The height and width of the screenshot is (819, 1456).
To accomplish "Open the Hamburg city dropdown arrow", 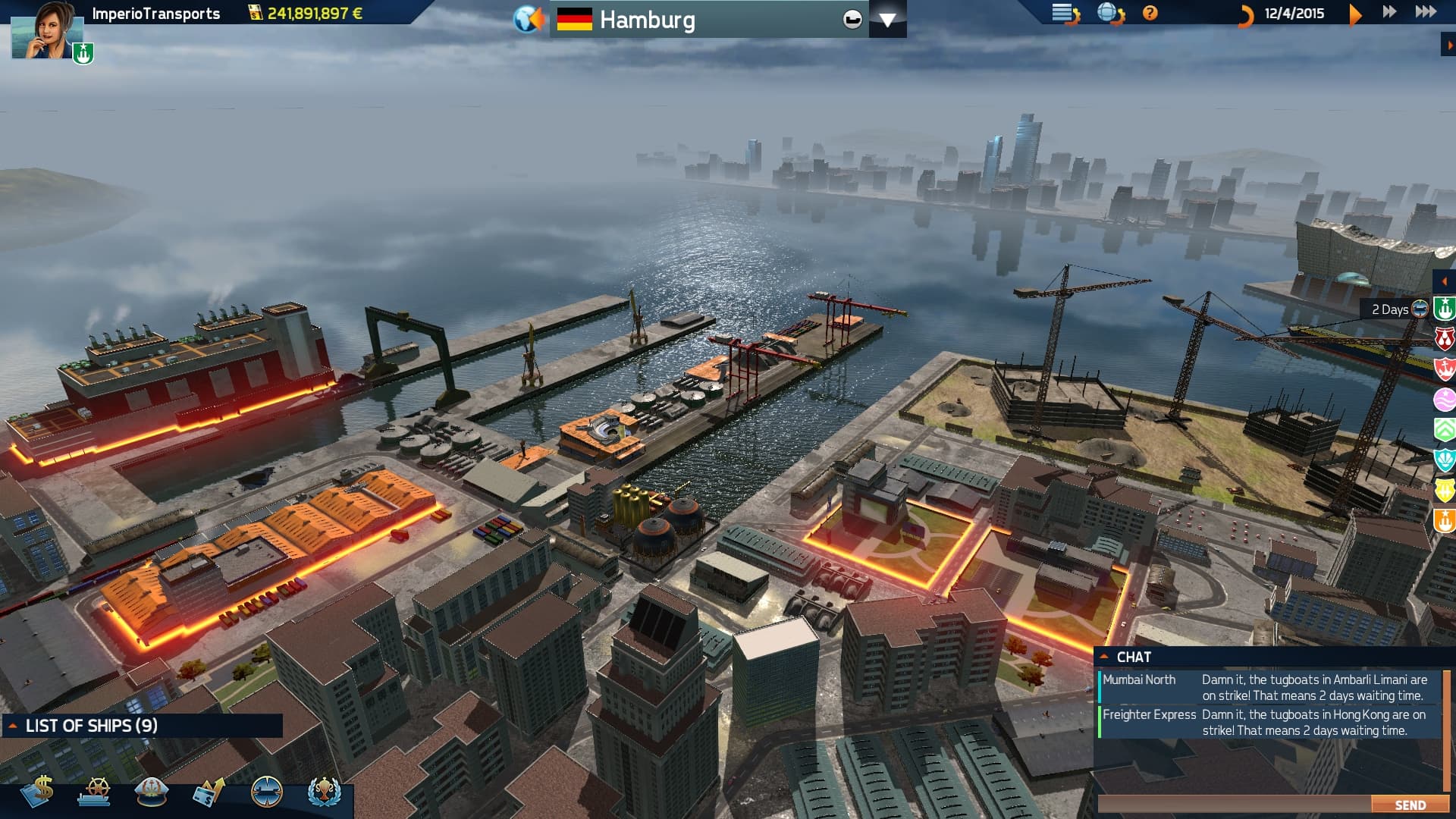I will (888, 19).
